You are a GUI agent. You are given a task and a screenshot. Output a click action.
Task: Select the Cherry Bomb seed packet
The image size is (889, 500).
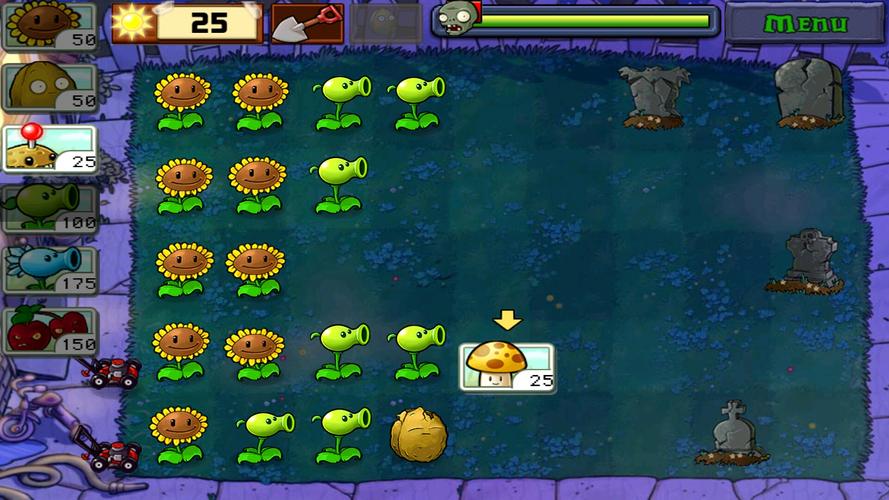tap(48, 331)
